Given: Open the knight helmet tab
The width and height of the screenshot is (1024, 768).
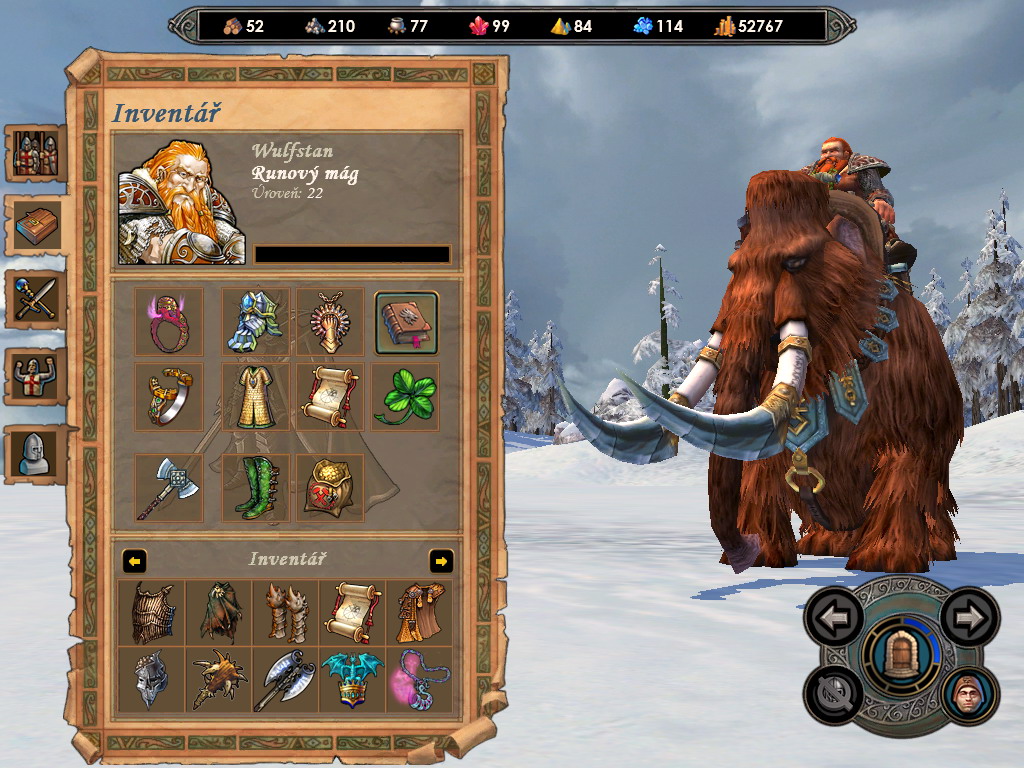Looking at the screenshot, I should (38, 453).
